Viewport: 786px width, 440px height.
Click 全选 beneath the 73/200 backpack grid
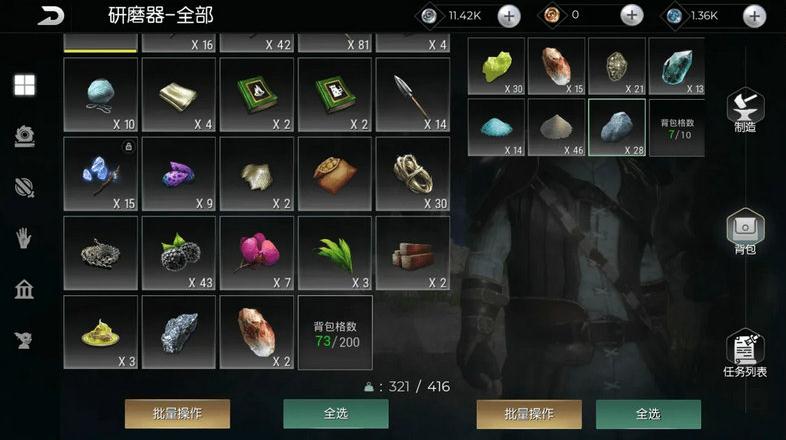[335, 413]
